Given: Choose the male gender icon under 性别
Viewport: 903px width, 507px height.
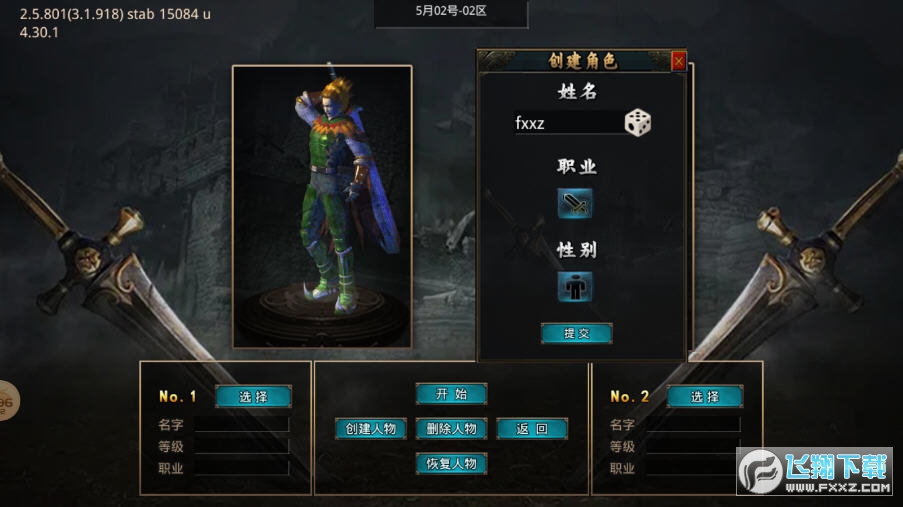Looking at the screenshot, I should [x=575, y=287].
